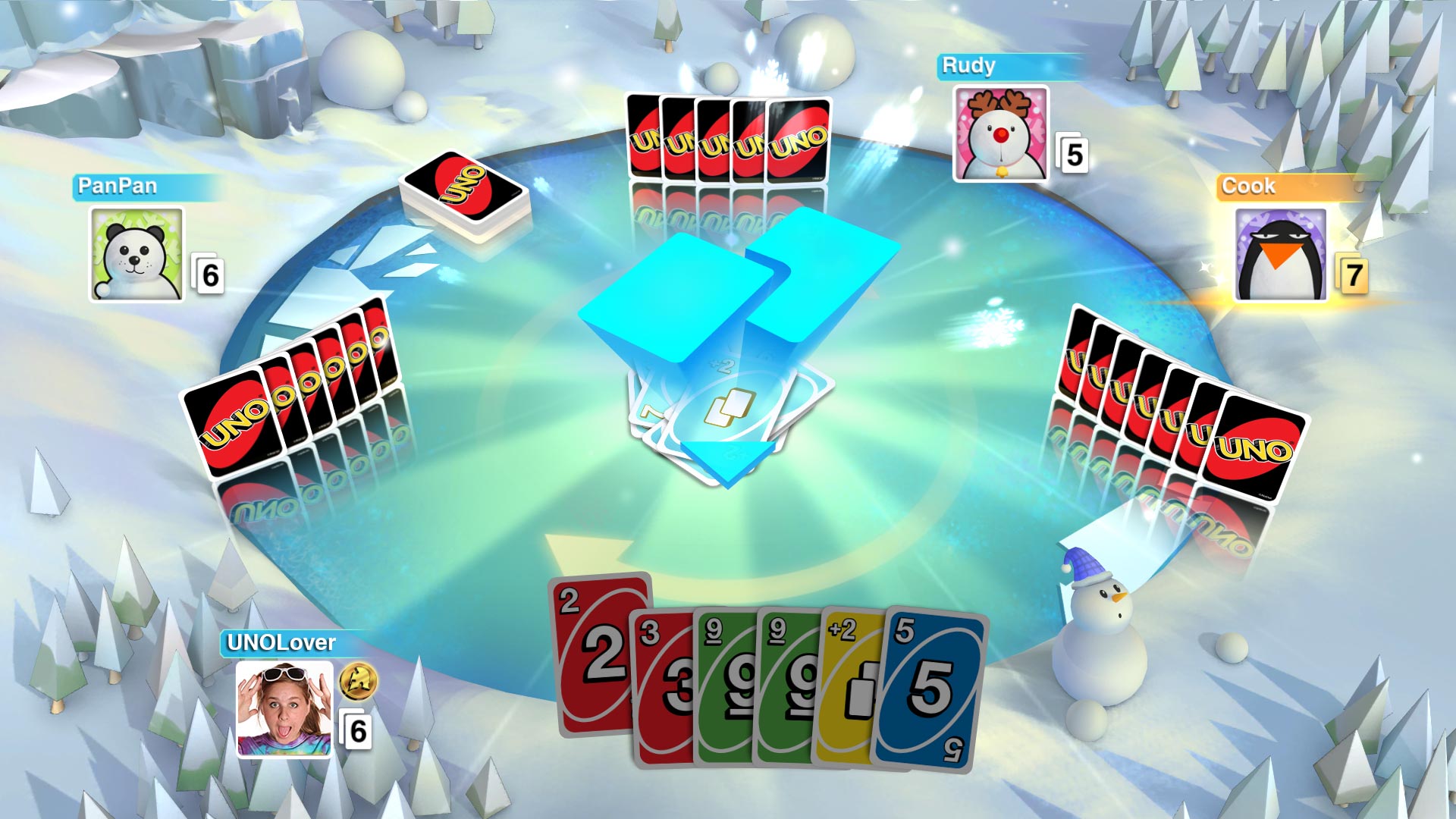Click the discard pile in the center
1456x819 pixels.
coord(728,409)
